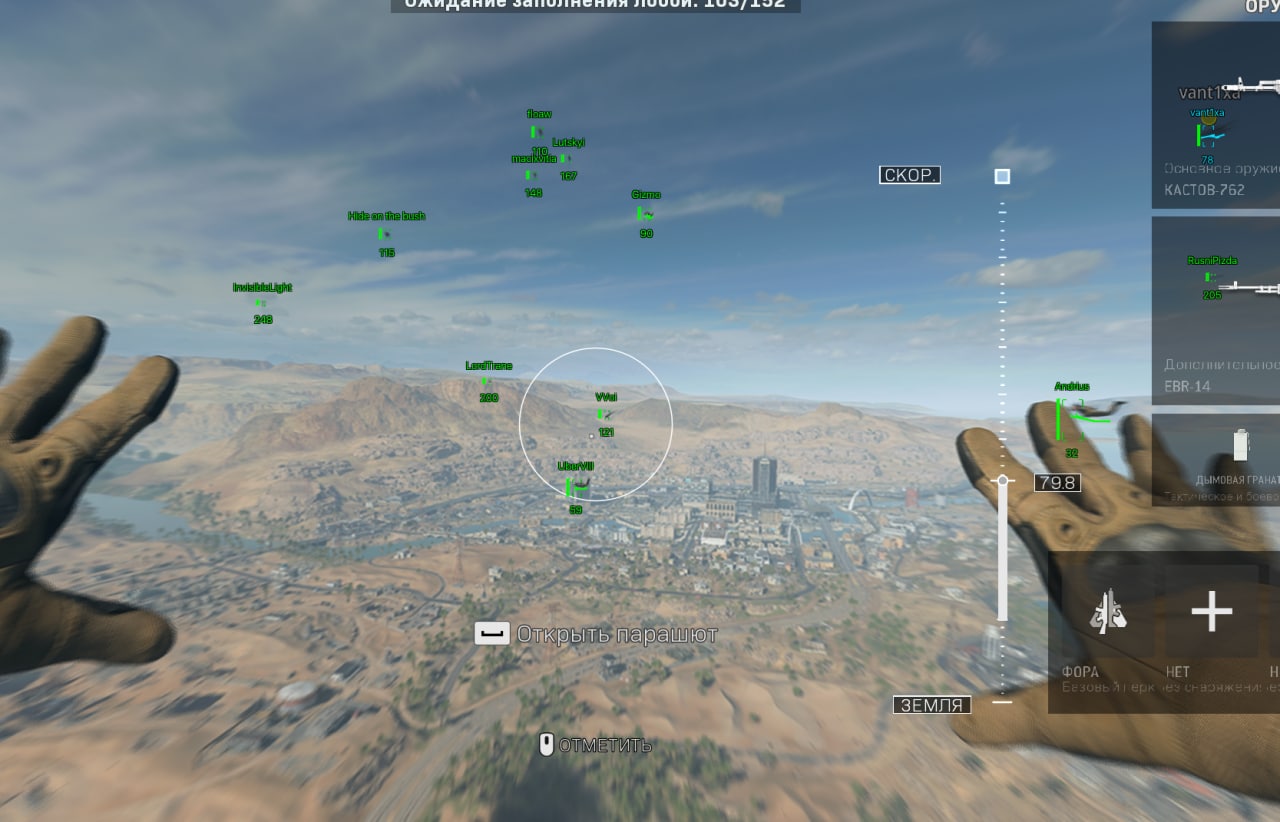The height and width of the screenshot is (822, 1280).
Task: Click the СКОР. label
Action: click(909, 175)
